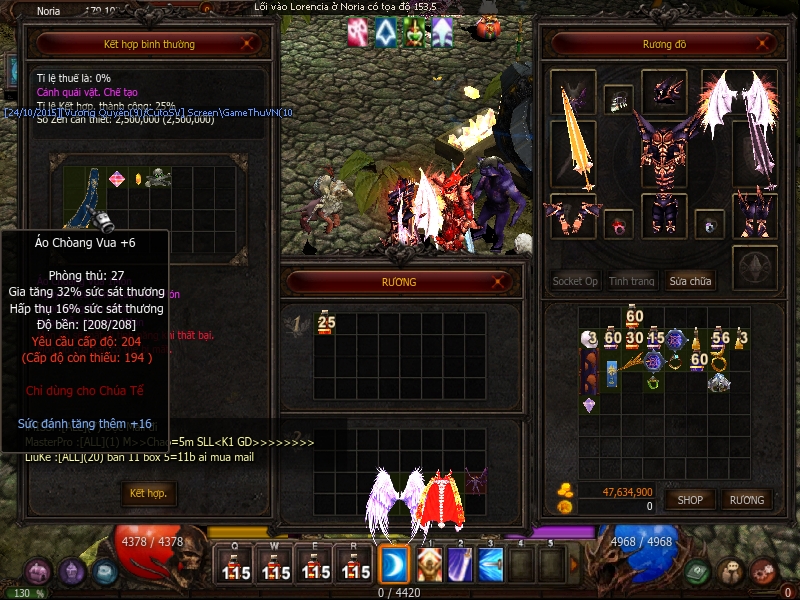
Task: Use the Q hotkey potion slot
Action: (236, 564)
